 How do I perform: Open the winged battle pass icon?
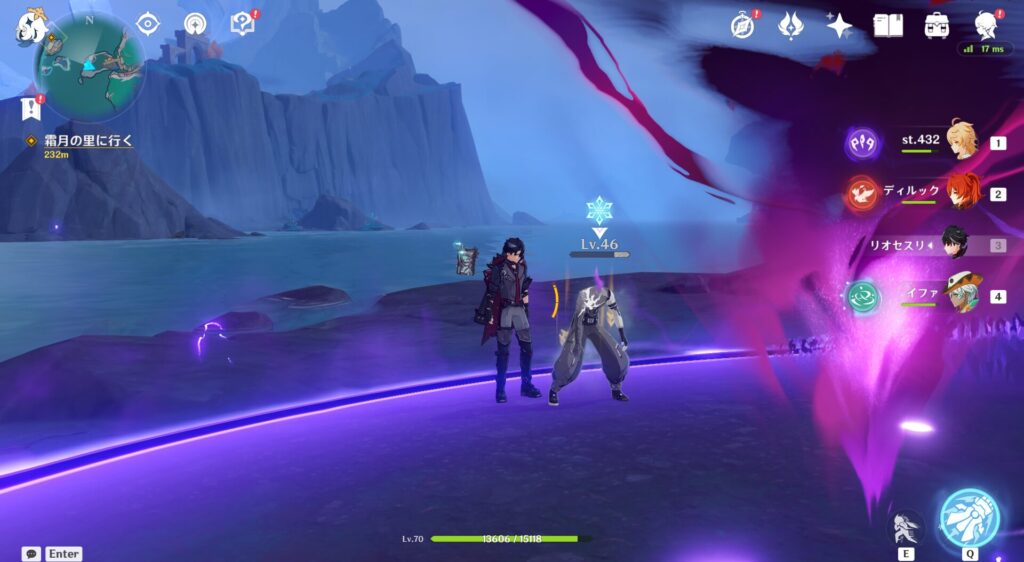pyautogui.click(x=791, y=25)
